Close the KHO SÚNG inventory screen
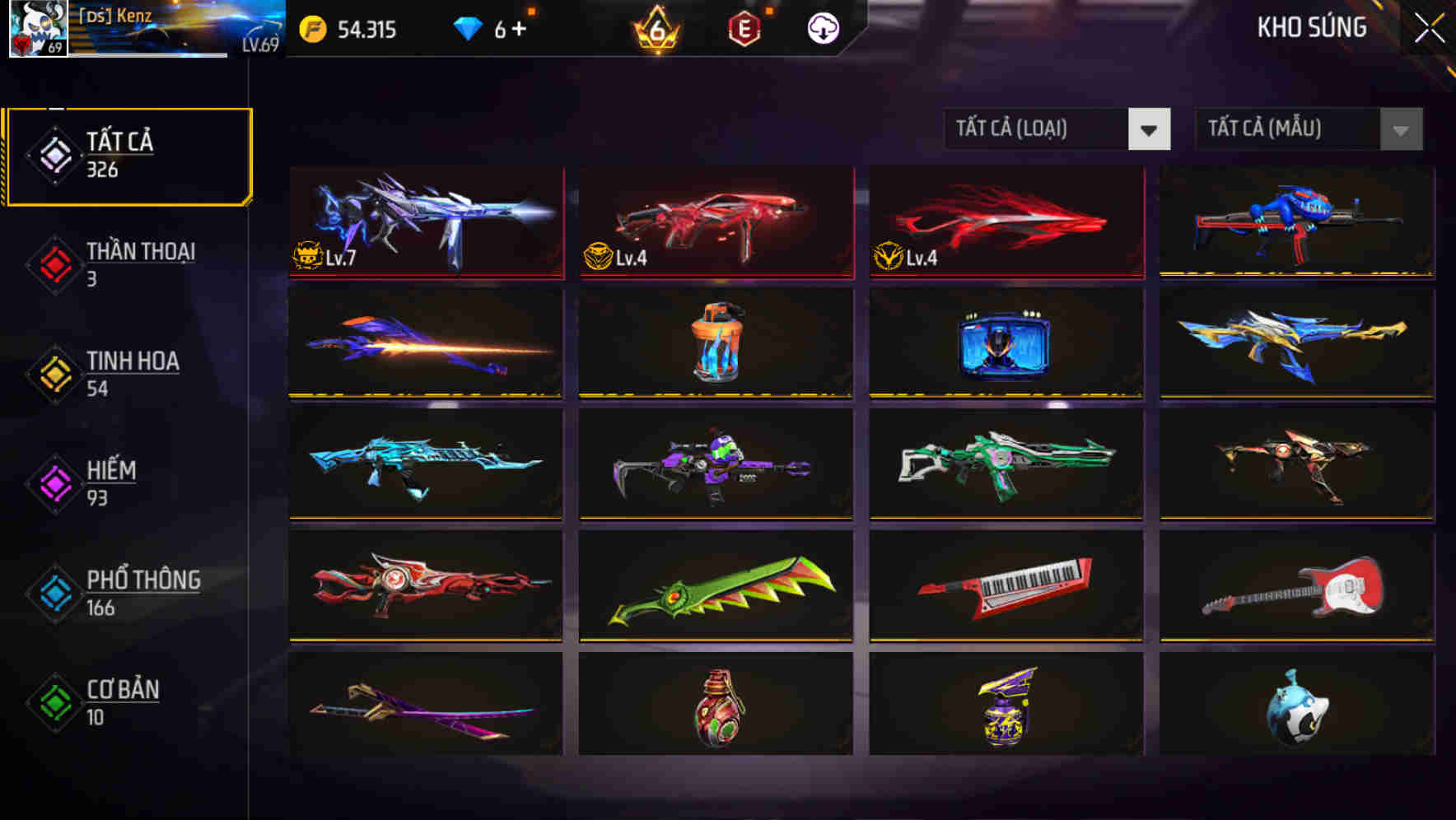Screen dimensions: 1456x820 1428,27
